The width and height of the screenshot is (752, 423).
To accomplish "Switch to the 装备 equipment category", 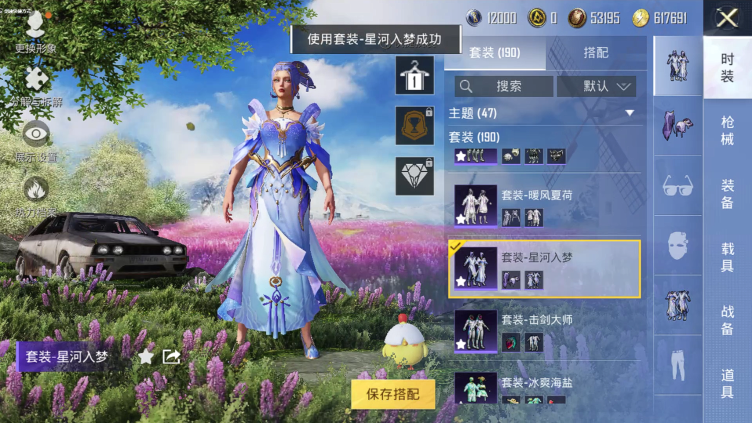I will [727, 194].
